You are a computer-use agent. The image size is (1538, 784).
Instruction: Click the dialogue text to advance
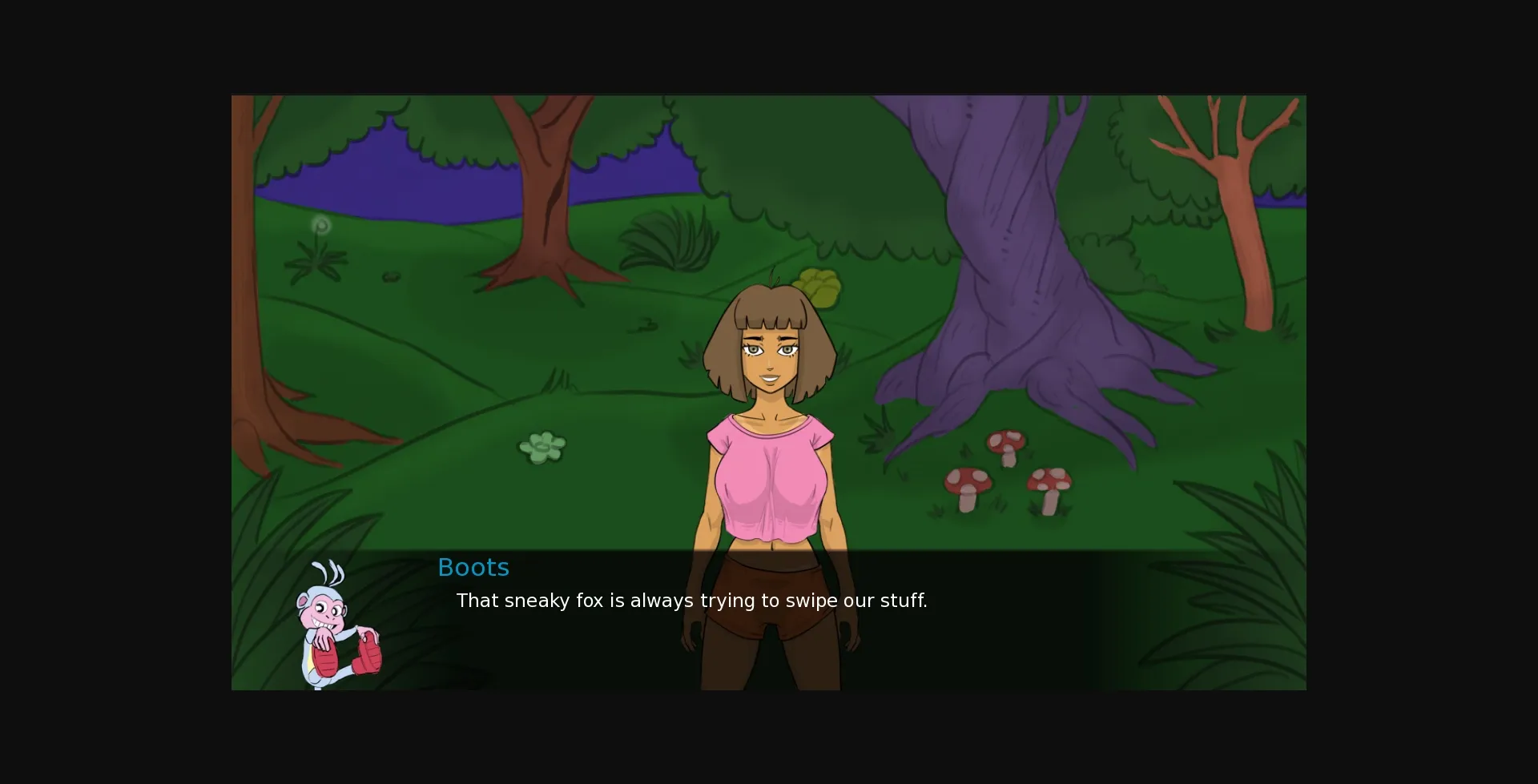click(691, 601)
